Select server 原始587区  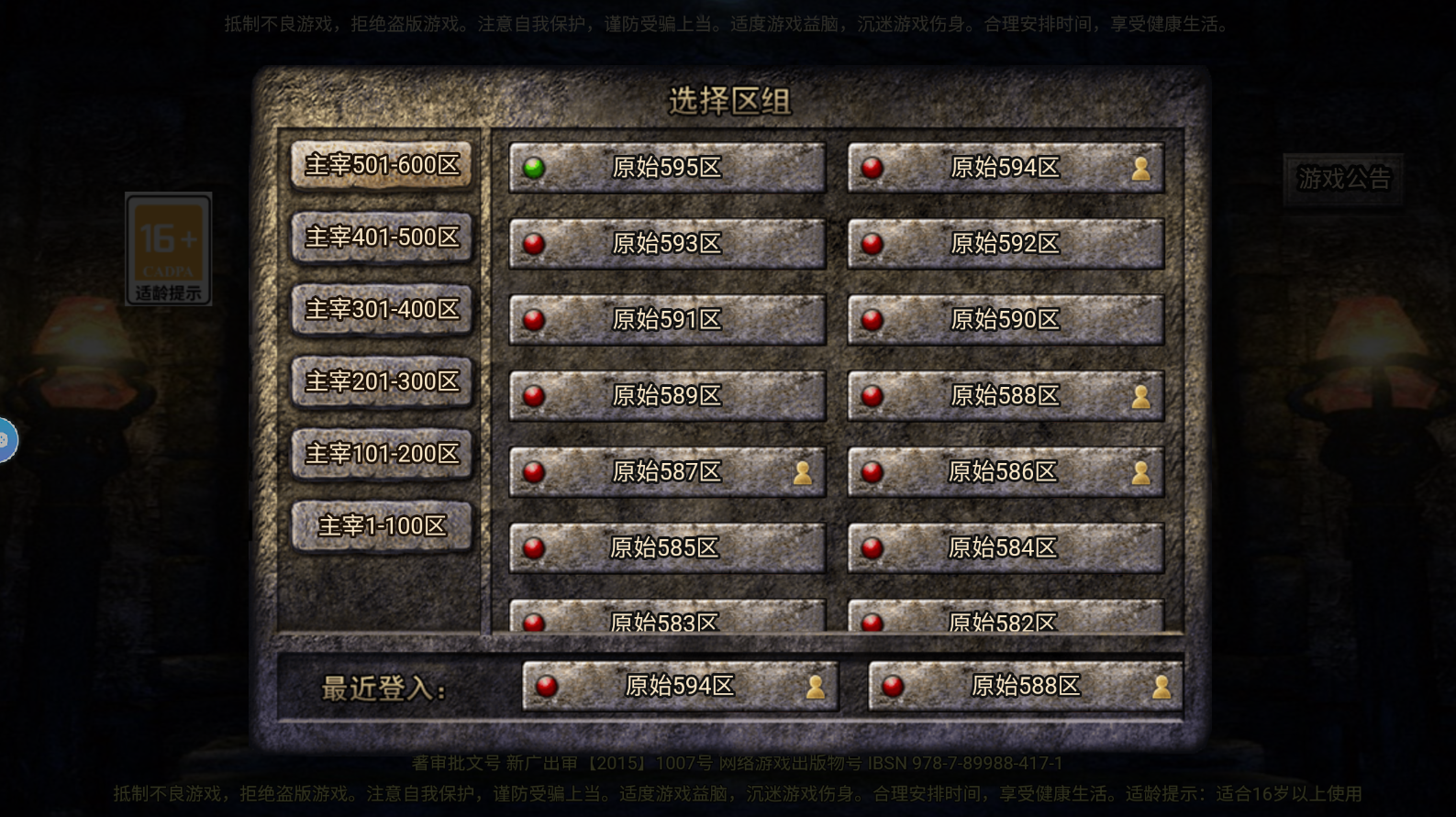pyautogui.click(x=667, y=472)
